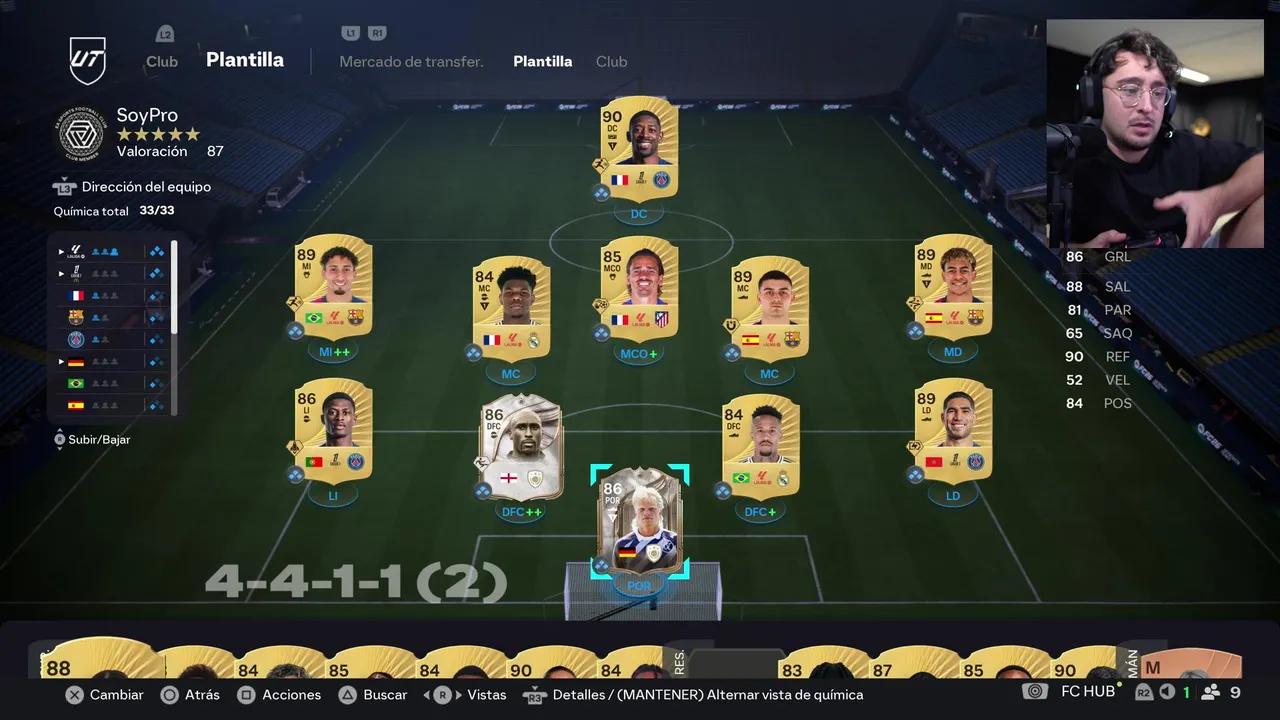Click the camera capture icon near FC HUB
Viewport: 1280px width, 720px height.
pyautogui.click(x=1035, y=691)
